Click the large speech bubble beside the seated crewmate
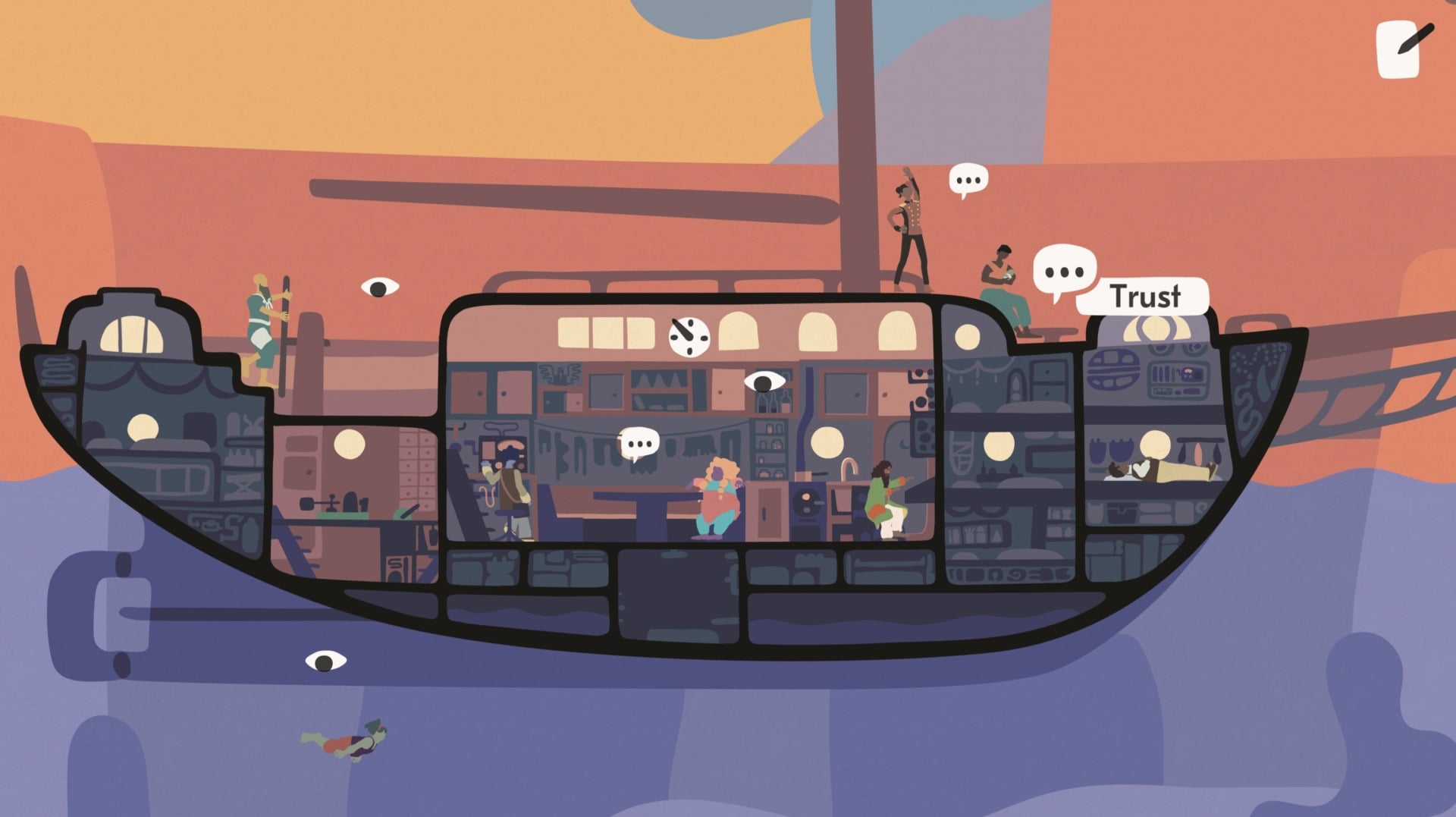This screenshot has height=817, width=1456. click(x=1066, y=270)
